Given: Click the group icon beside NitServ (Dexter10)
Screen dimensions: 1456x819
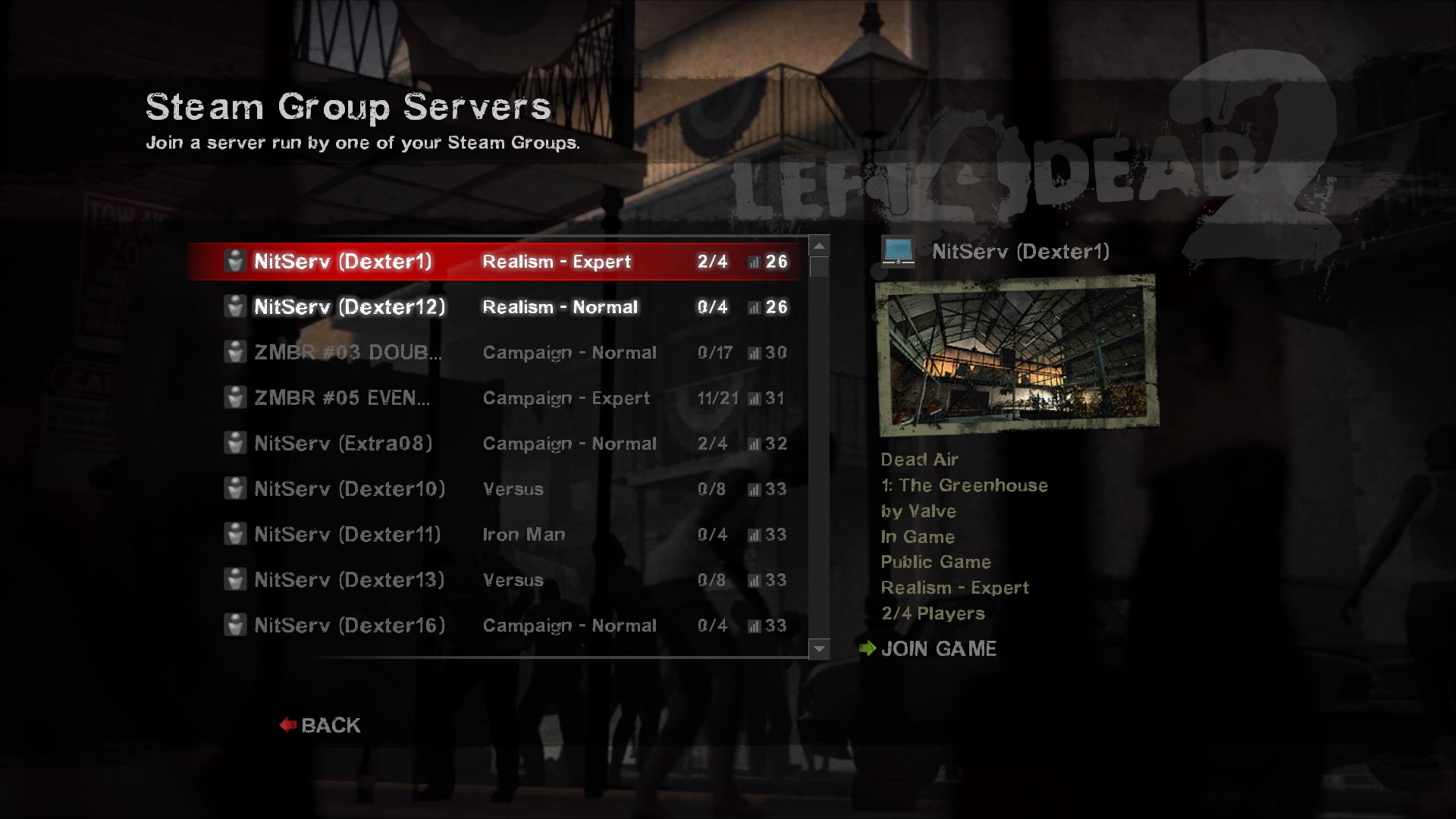Looking at the screenshot, I should click(x=235, y=488).
